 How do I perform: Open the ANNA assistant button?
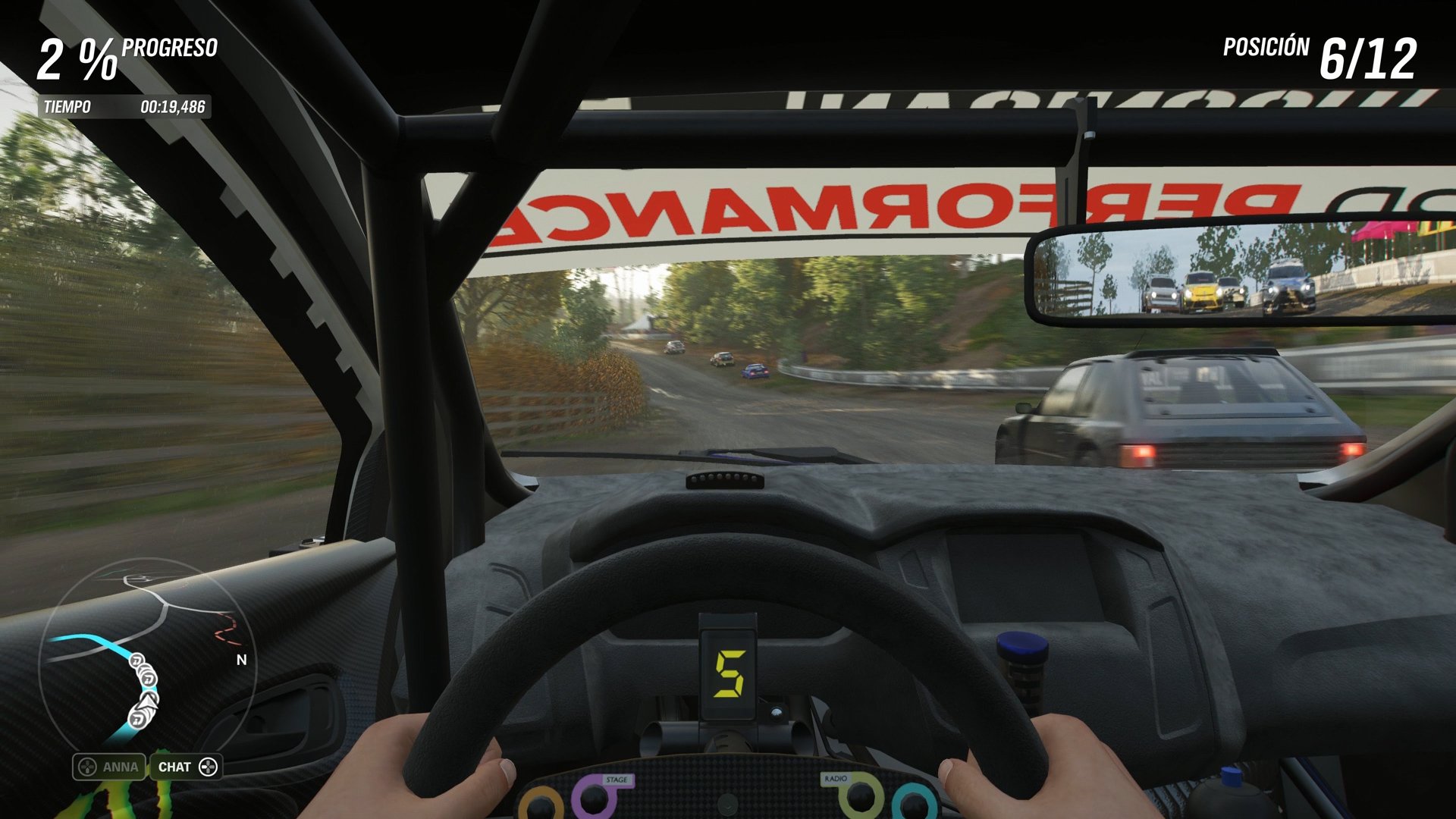click(x=109, y=767)
